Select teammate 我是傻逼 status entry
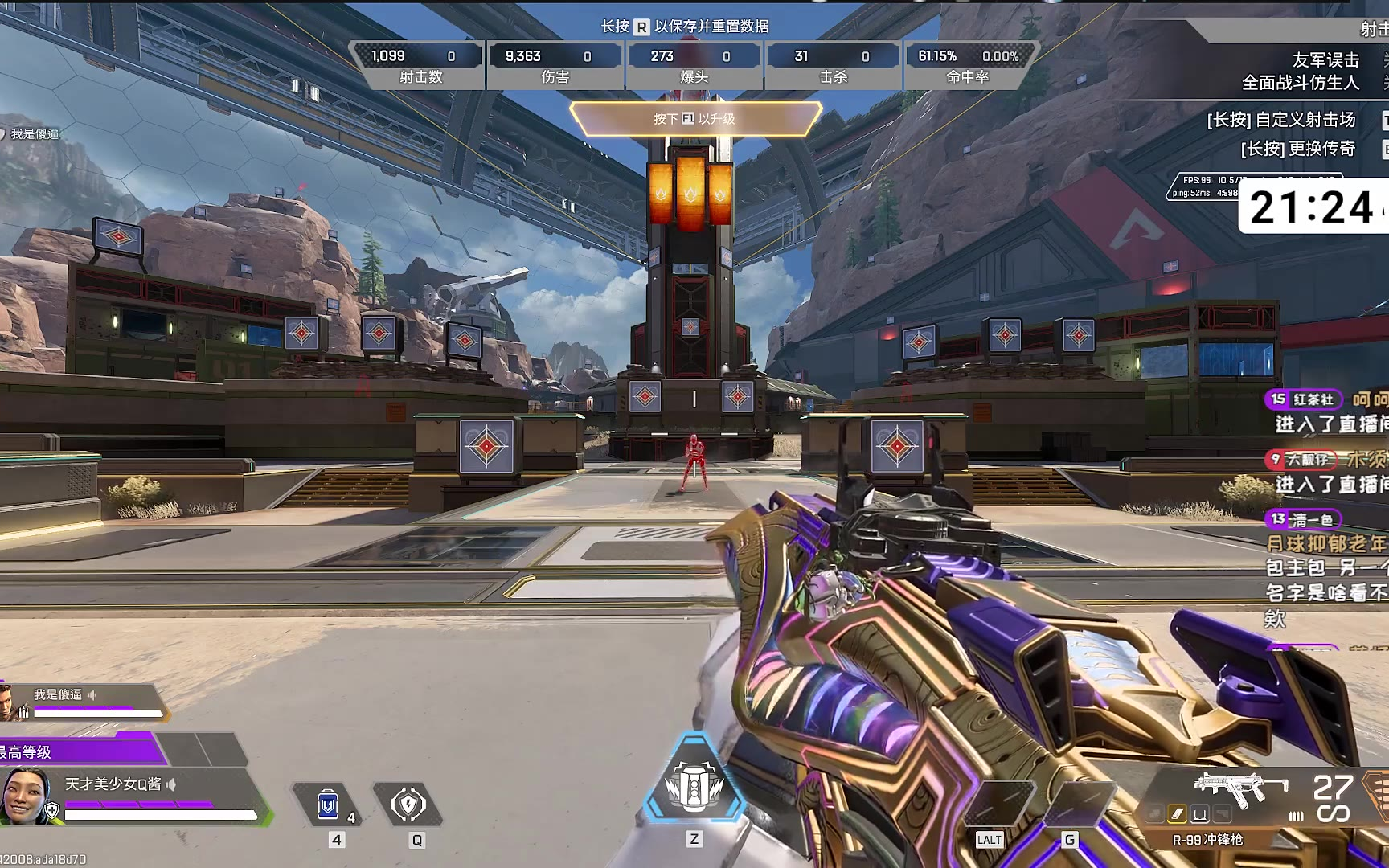Screen dimensions: 1389x868 [x=80, y=701]
